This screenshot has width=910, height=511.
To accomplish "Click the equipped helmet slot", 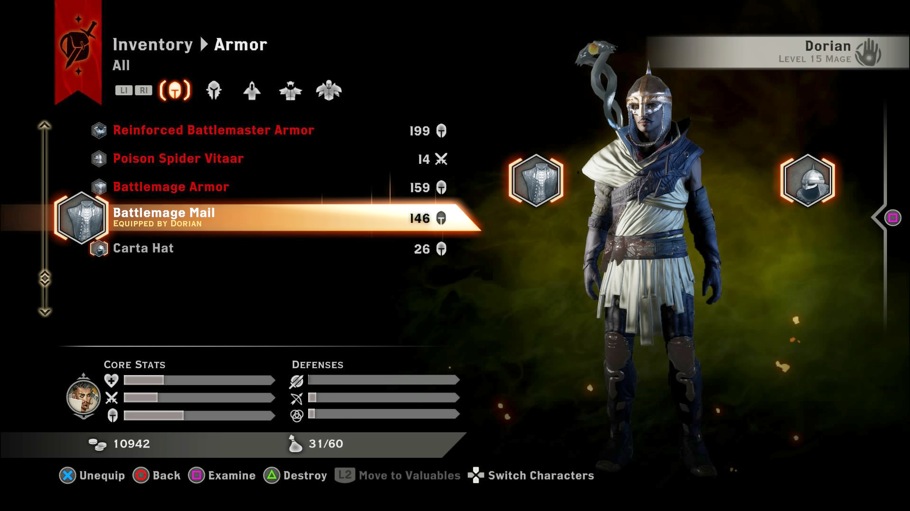I will [807, 181].
